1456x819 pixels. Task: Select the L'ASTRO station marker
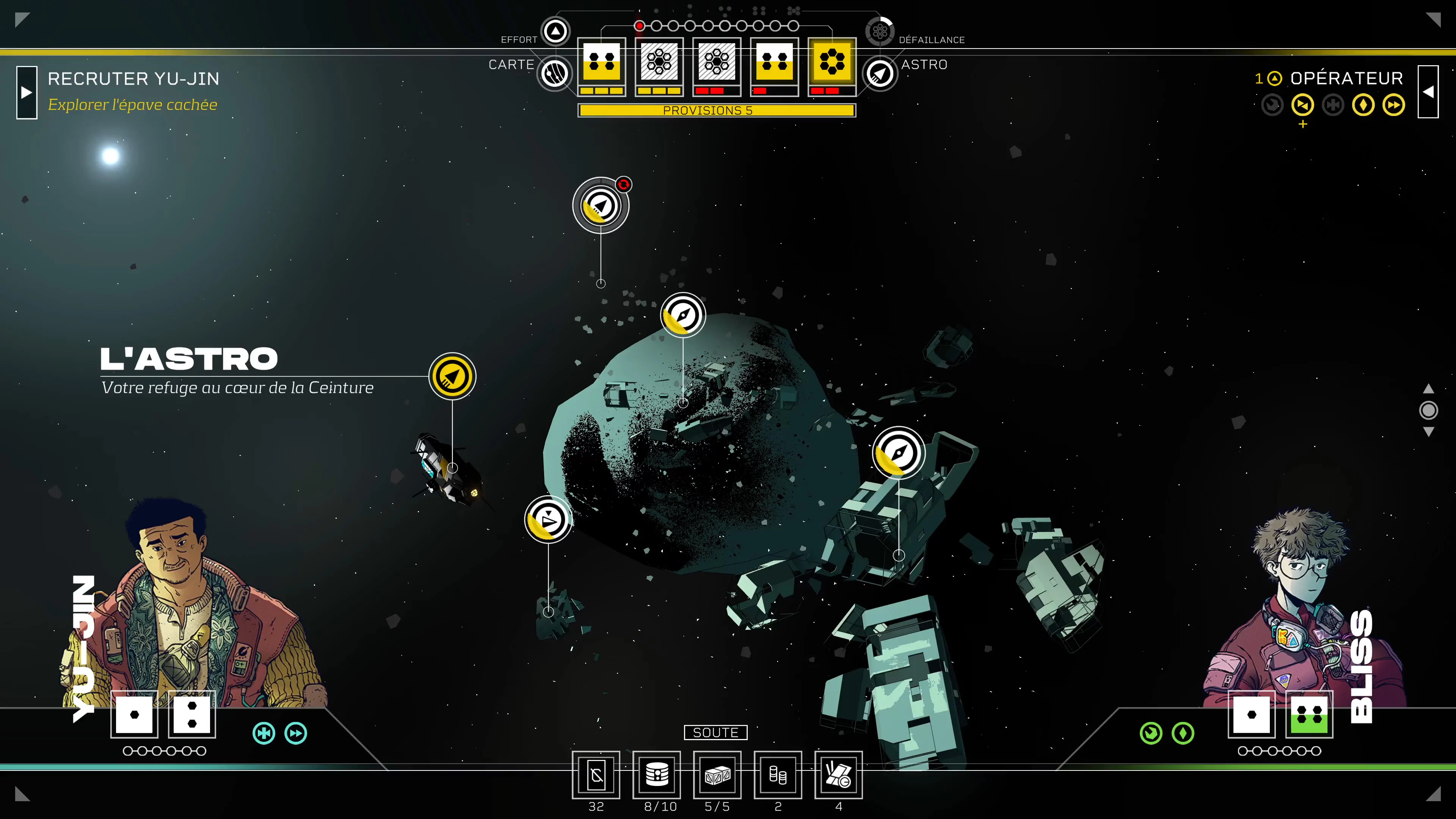[x=452, y=376]
